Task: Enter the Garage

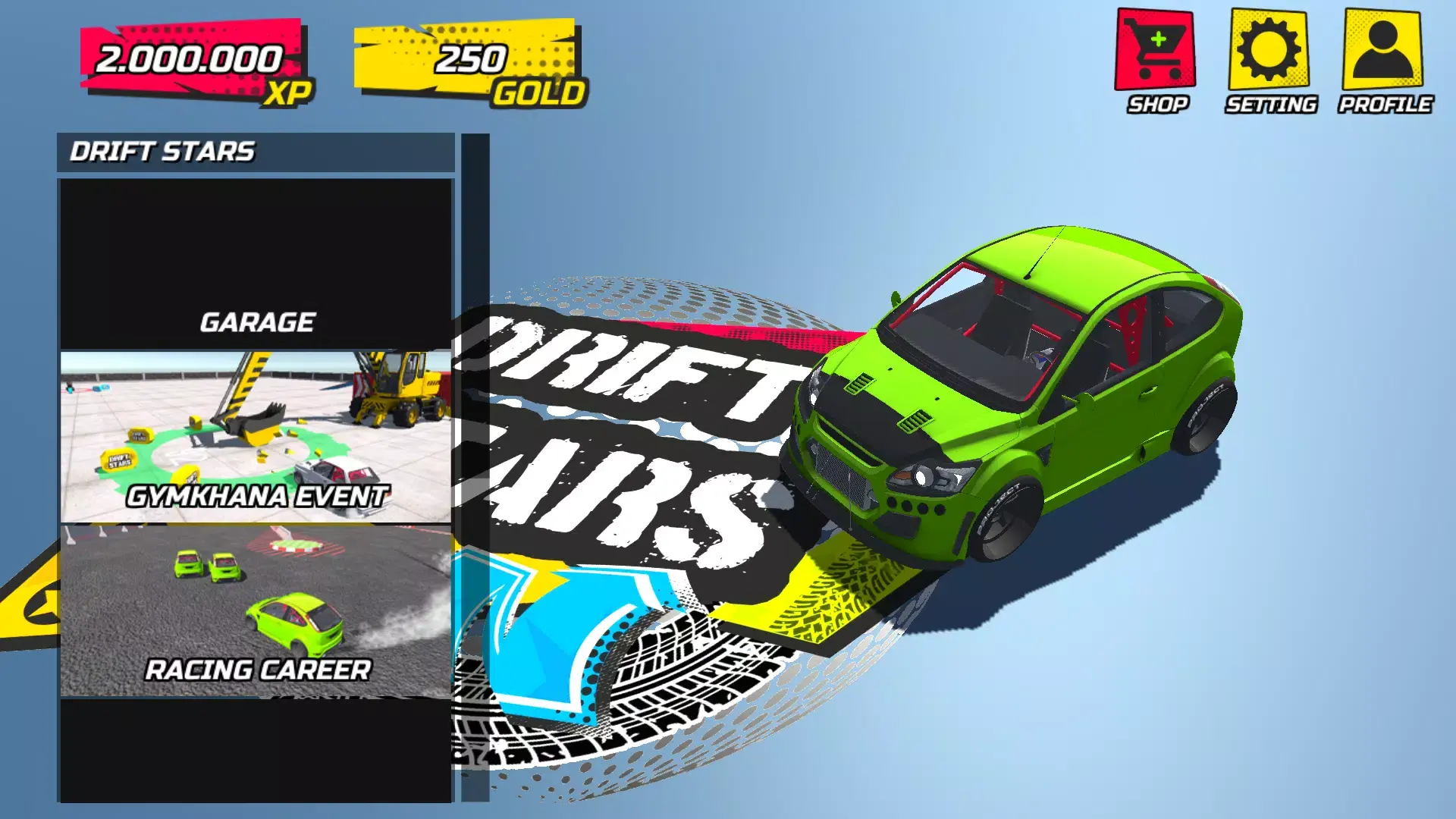Action: pyautogui.click(x=256, y=265)
